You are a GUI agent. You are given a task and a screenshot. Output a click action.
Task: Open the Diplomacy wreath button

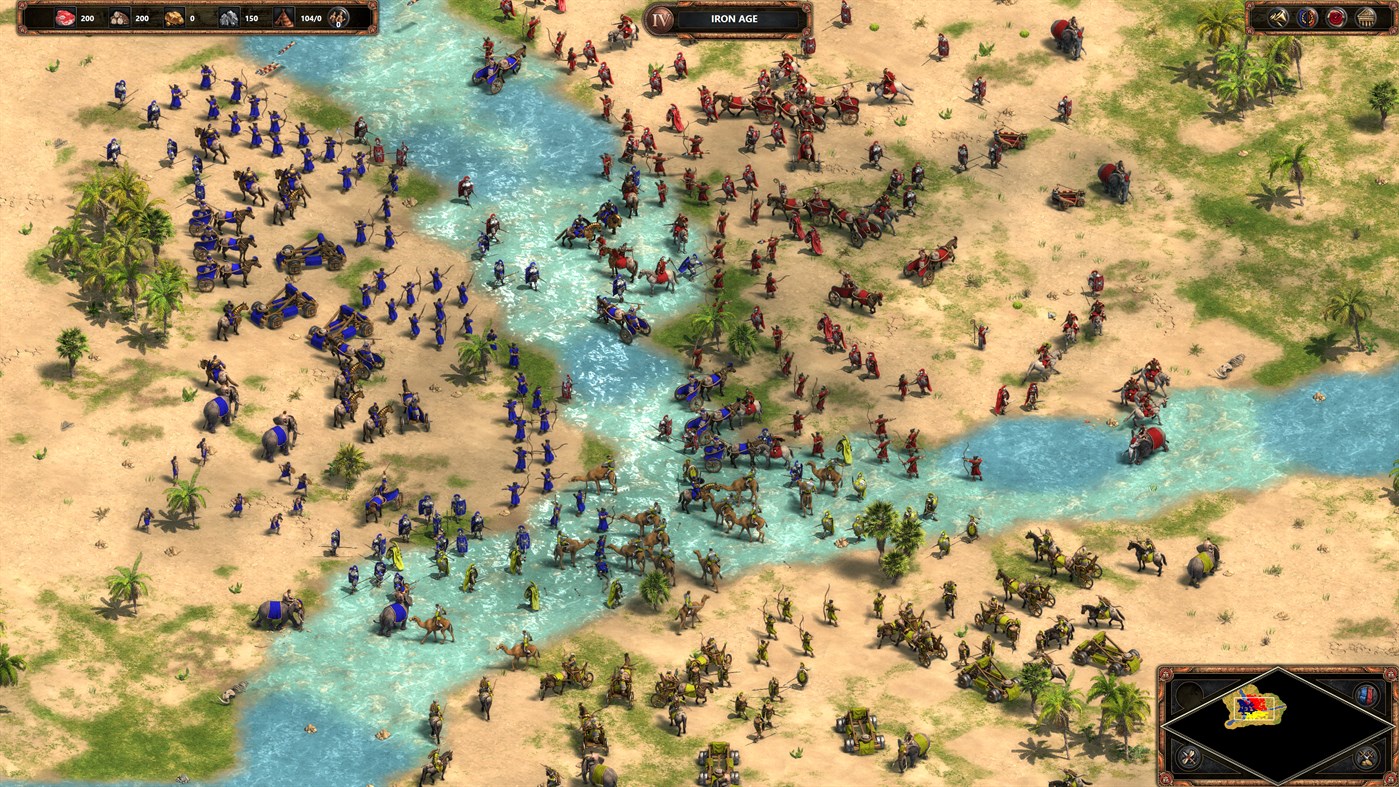pos(1307,17)
